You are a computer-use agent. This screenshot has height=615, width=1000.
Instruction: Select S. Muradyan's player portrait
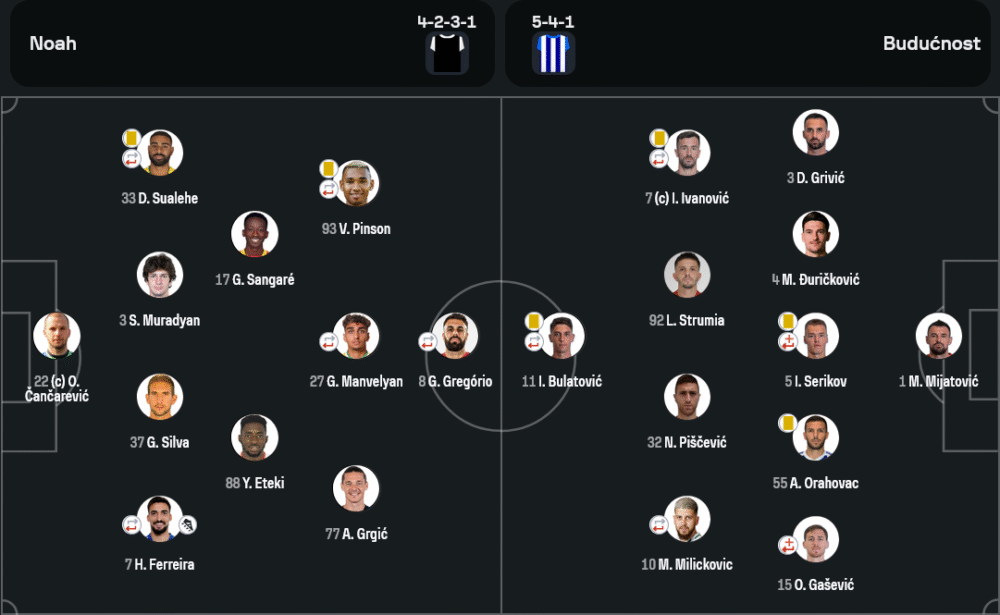coord(160,276)
